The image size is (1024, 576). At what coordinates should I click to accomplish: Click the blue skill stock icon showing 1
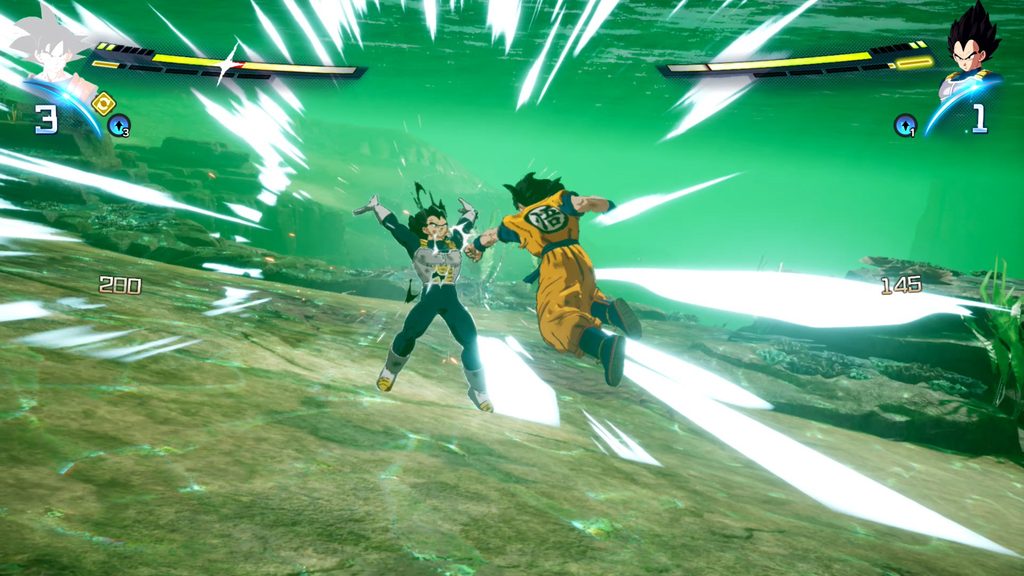[x=905, y=125]
